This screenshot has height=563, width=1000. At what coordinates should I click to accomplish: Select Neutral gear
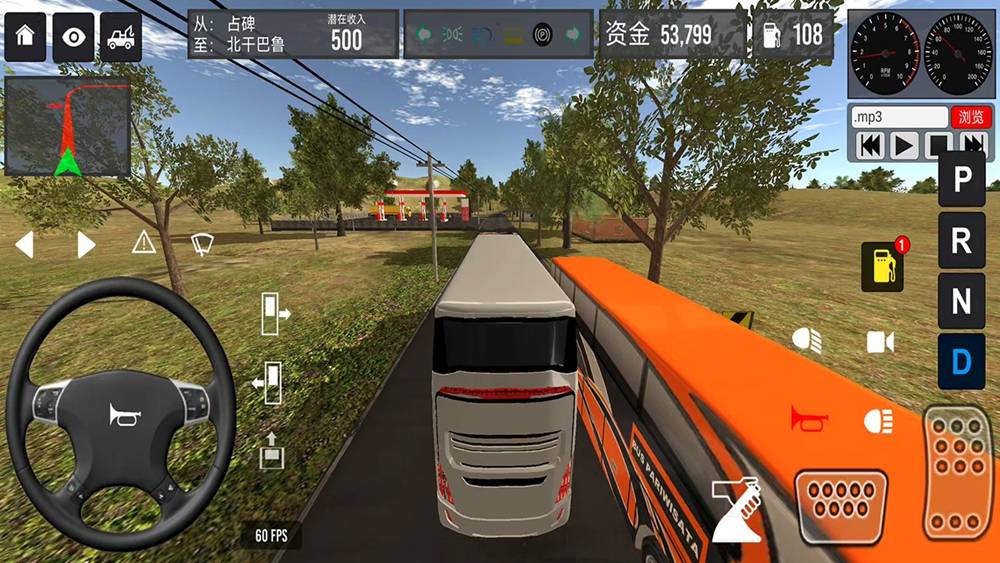(961, 300)
